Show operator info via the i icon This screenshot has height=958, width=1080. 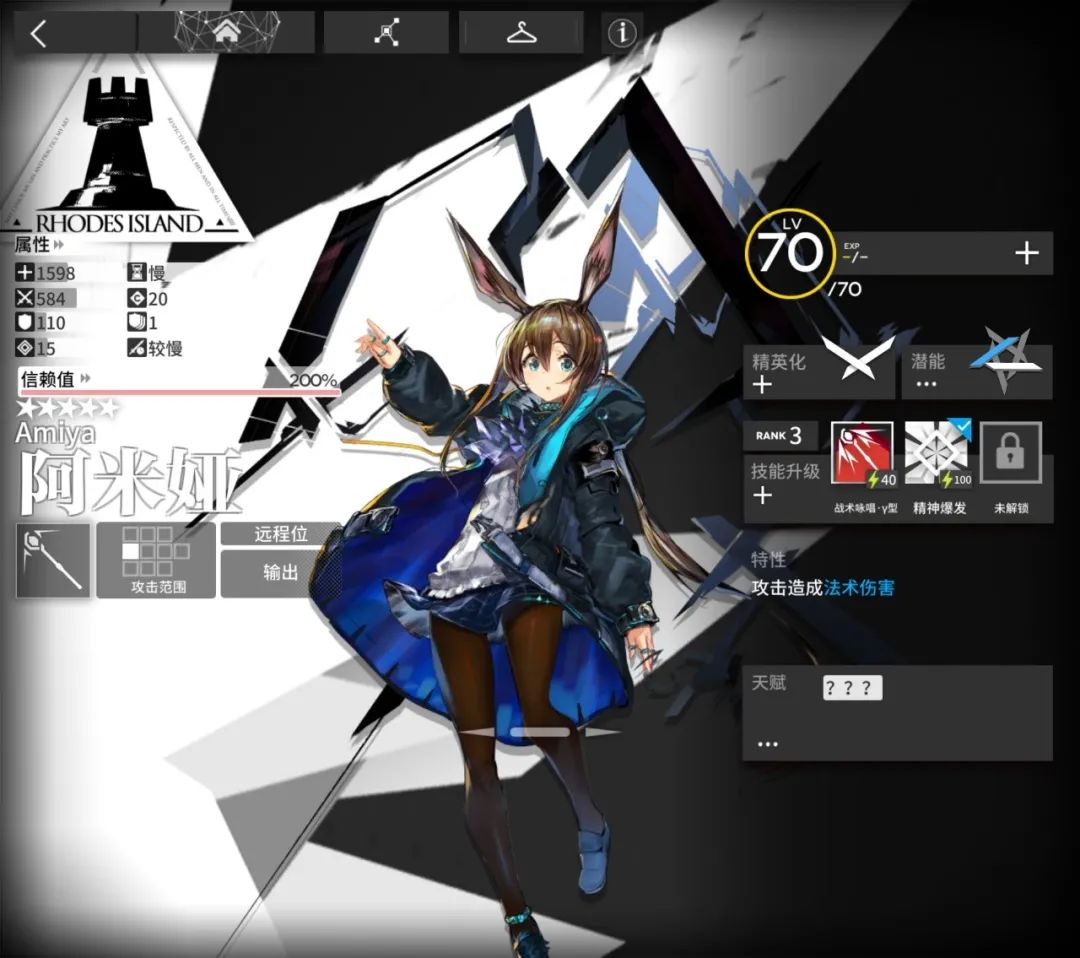click(x=622, y=33)
